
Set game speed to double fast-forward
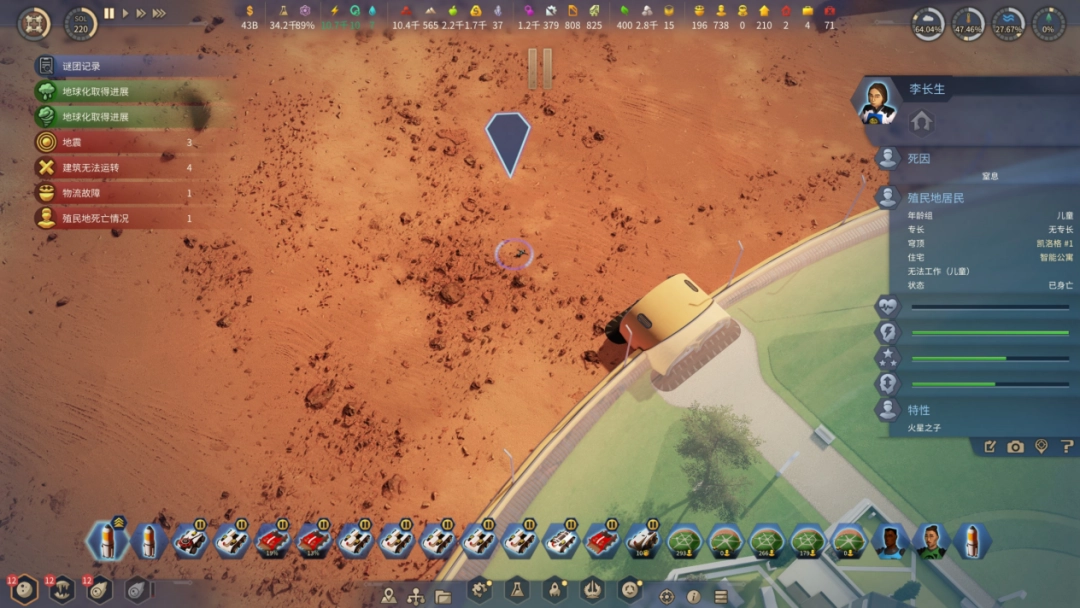[141, 13]
